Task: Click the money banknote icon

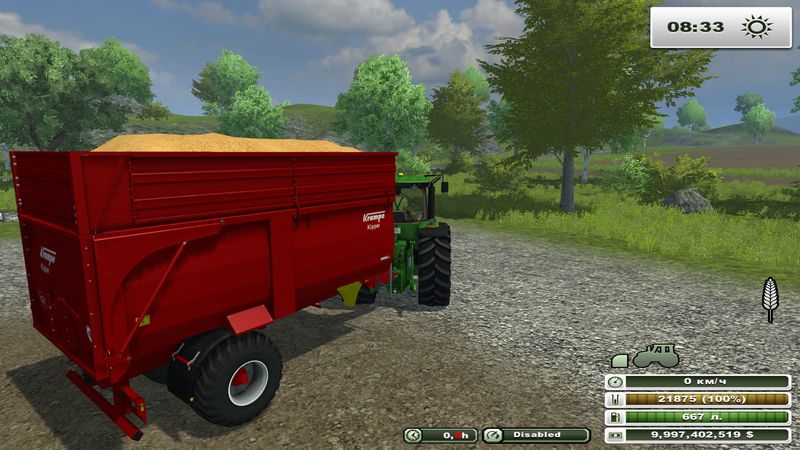Action: [615, 435]
